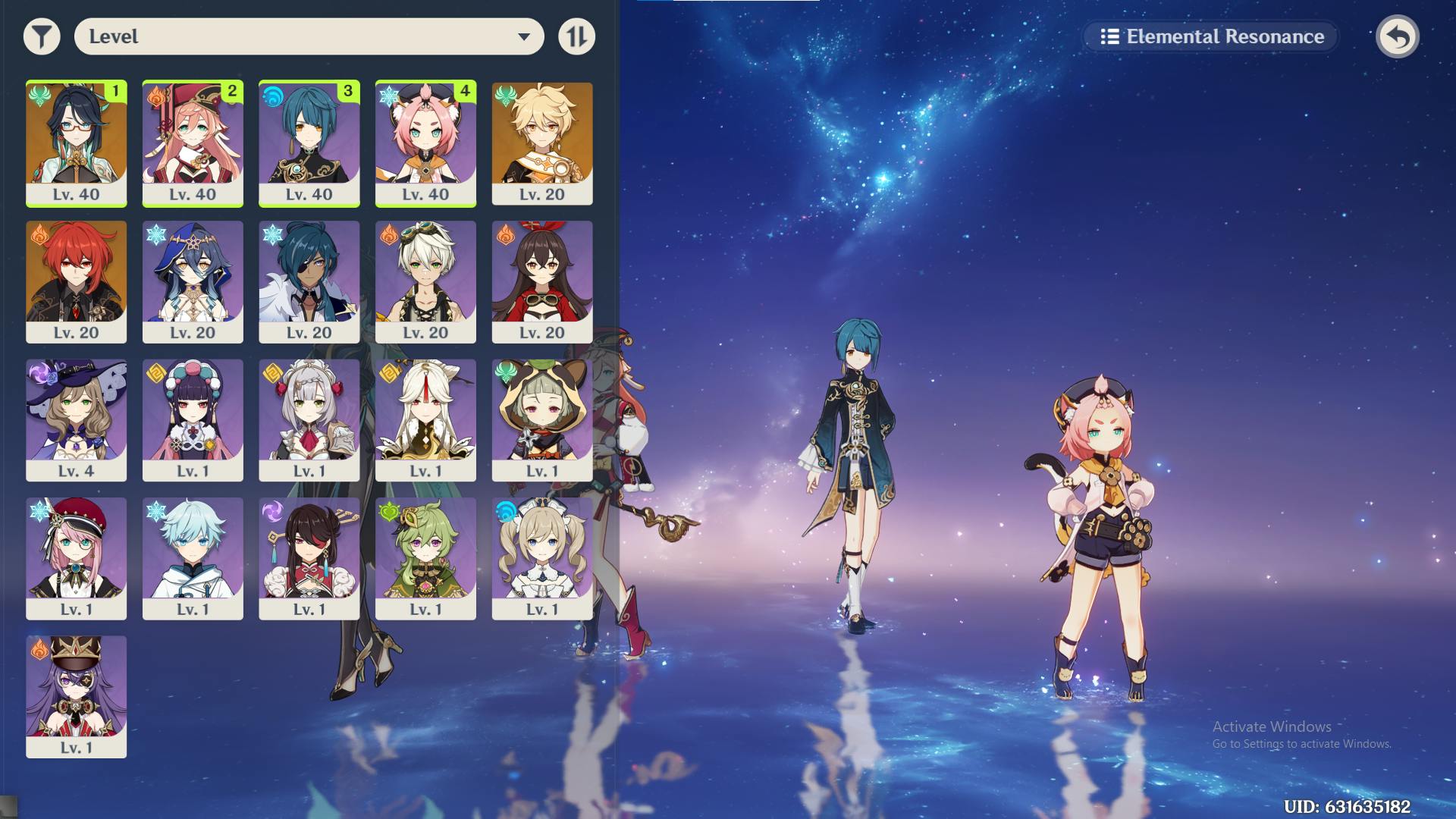Open the Elemental Resonance details
1456x819 pixels.
(1211, 36)
